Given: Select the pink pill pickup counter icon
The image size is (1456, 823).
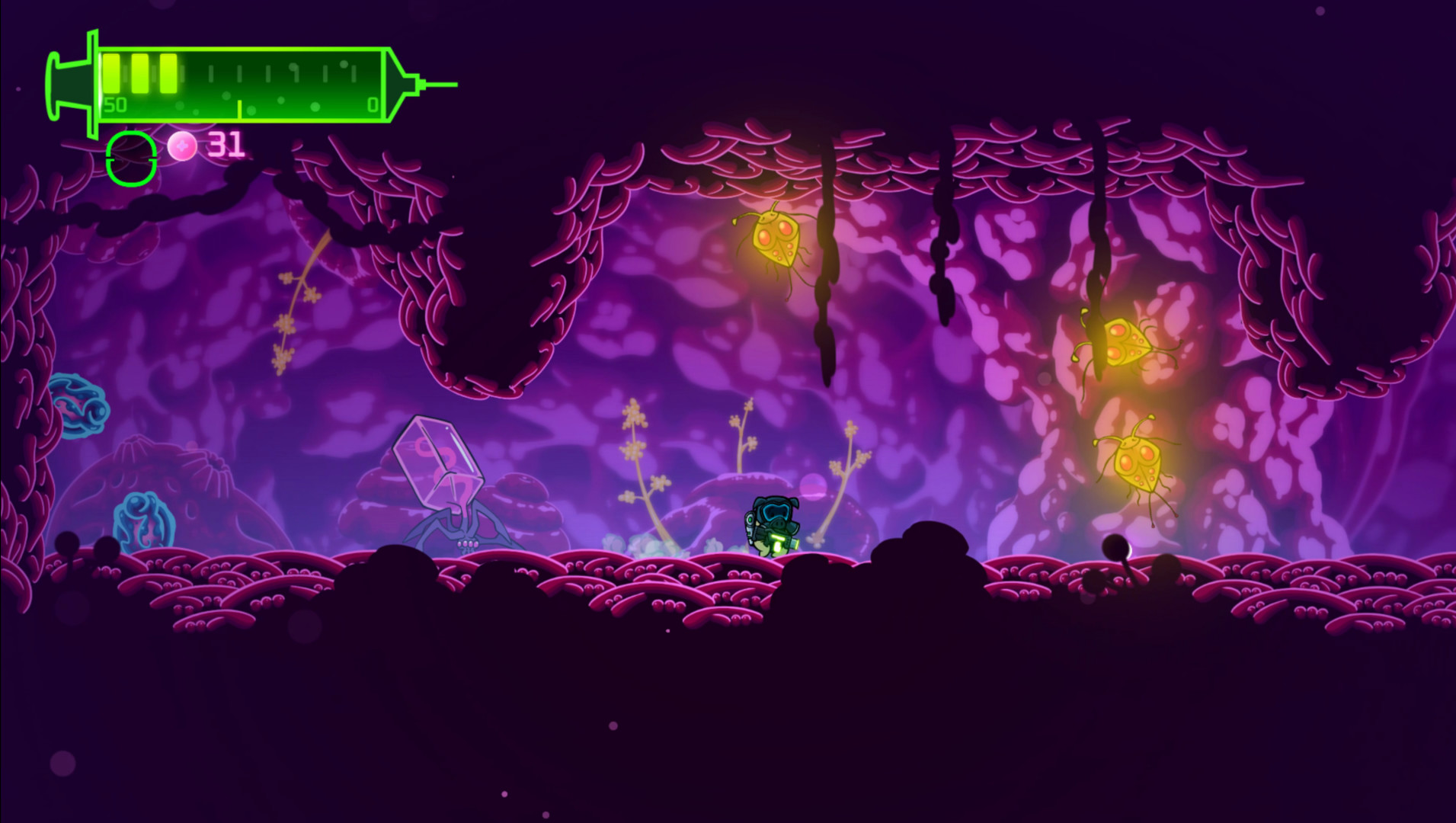Looking at the screenshot, I should tap(181, 146).
